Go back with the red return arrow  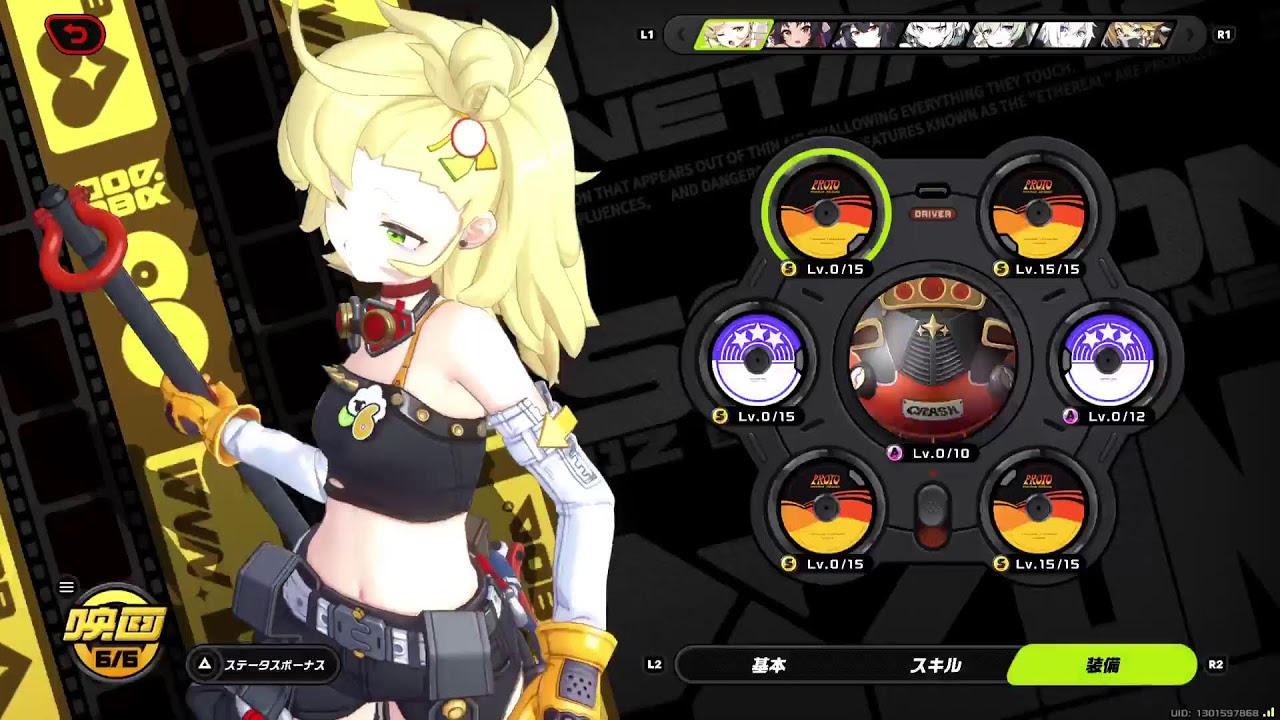click(x=75, y=36)
